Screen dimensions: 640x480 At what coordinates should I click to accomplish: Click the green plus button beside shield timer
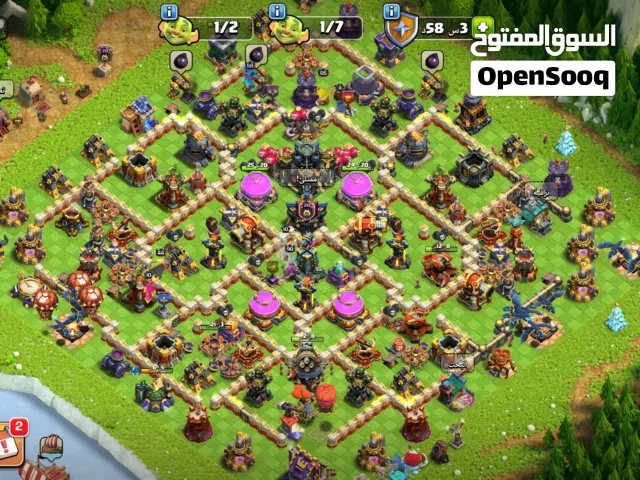[x=484, y=27]
